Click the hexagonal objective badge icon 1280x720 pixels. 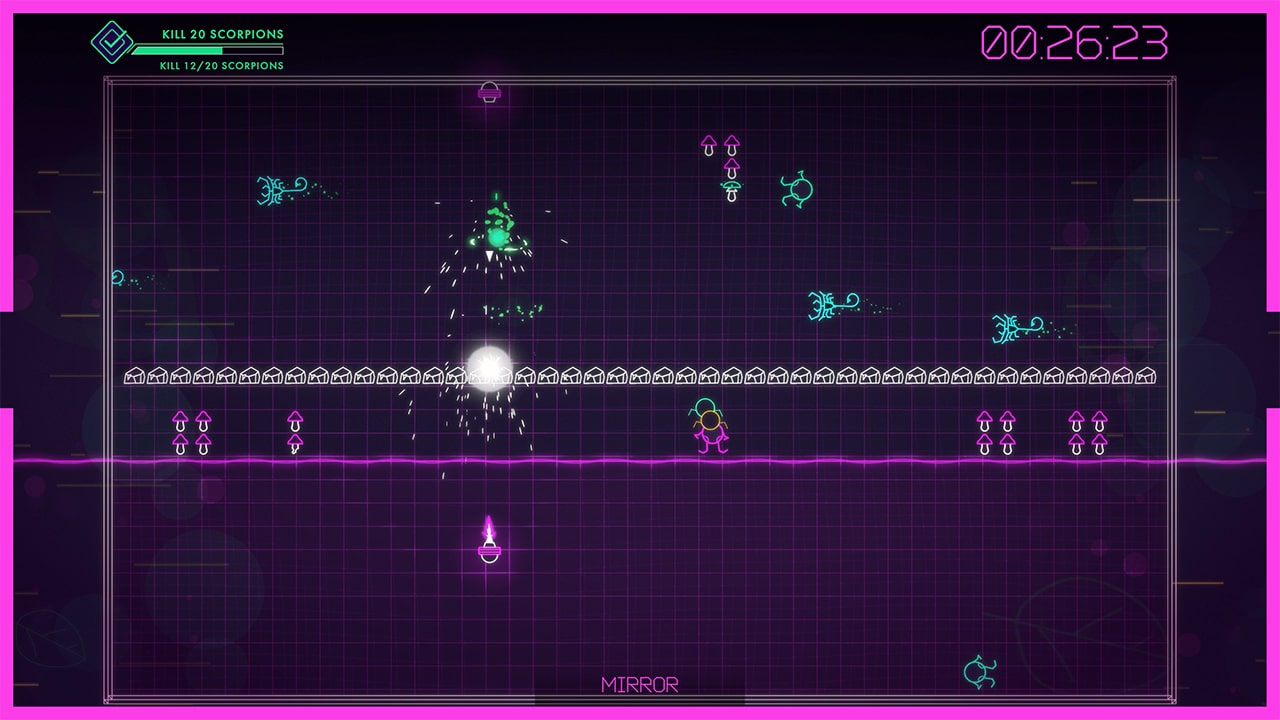113,43
